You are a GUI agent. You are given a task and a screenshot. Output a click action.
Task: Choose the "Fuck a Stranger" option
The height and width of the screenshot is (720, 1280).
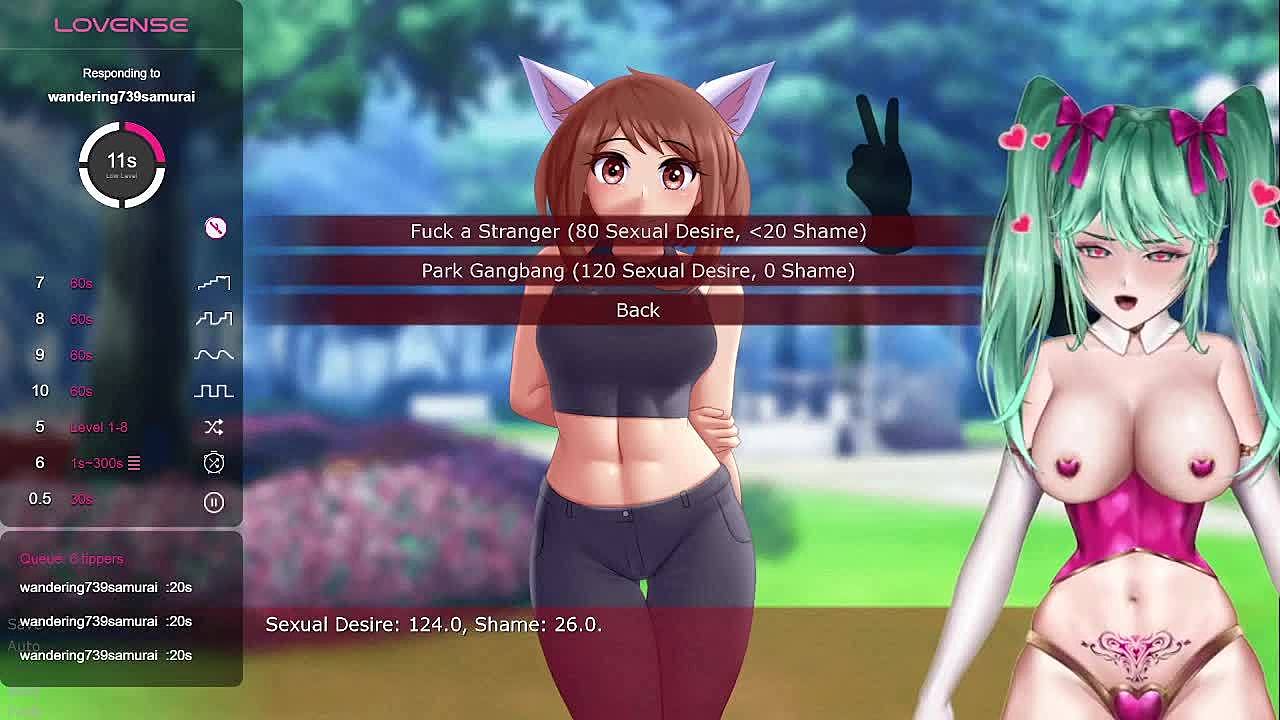pos(638,231)
